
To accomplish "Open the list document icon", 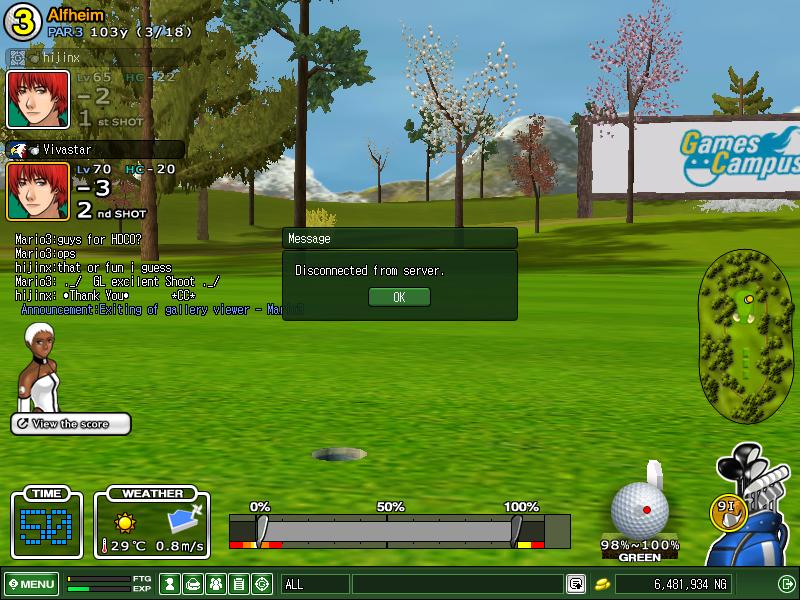I will pos(239,584).
